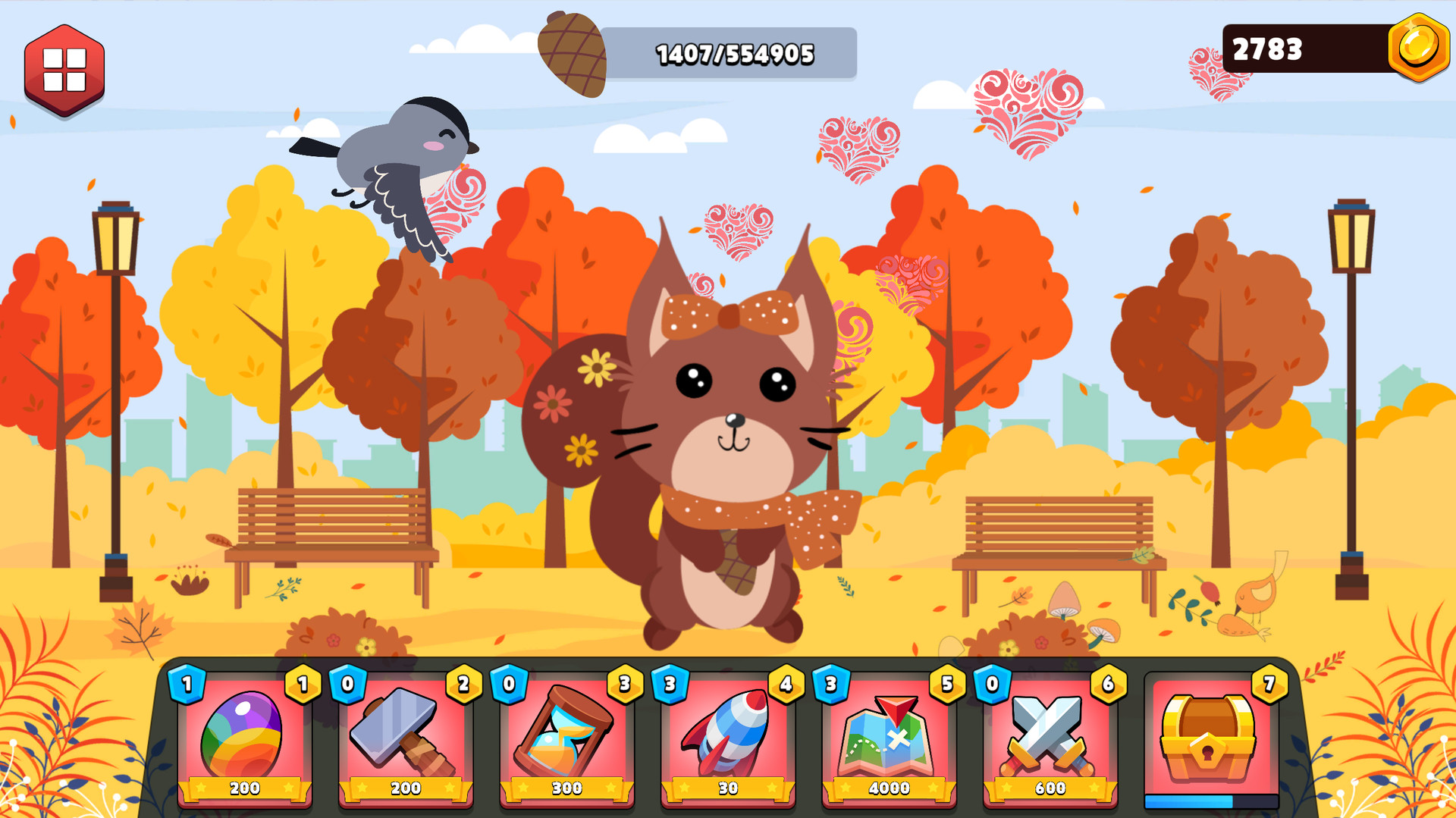Click the 1407/554905 acorn progress bar
This screenshot has height=818, width=1456.
[734, 53]
